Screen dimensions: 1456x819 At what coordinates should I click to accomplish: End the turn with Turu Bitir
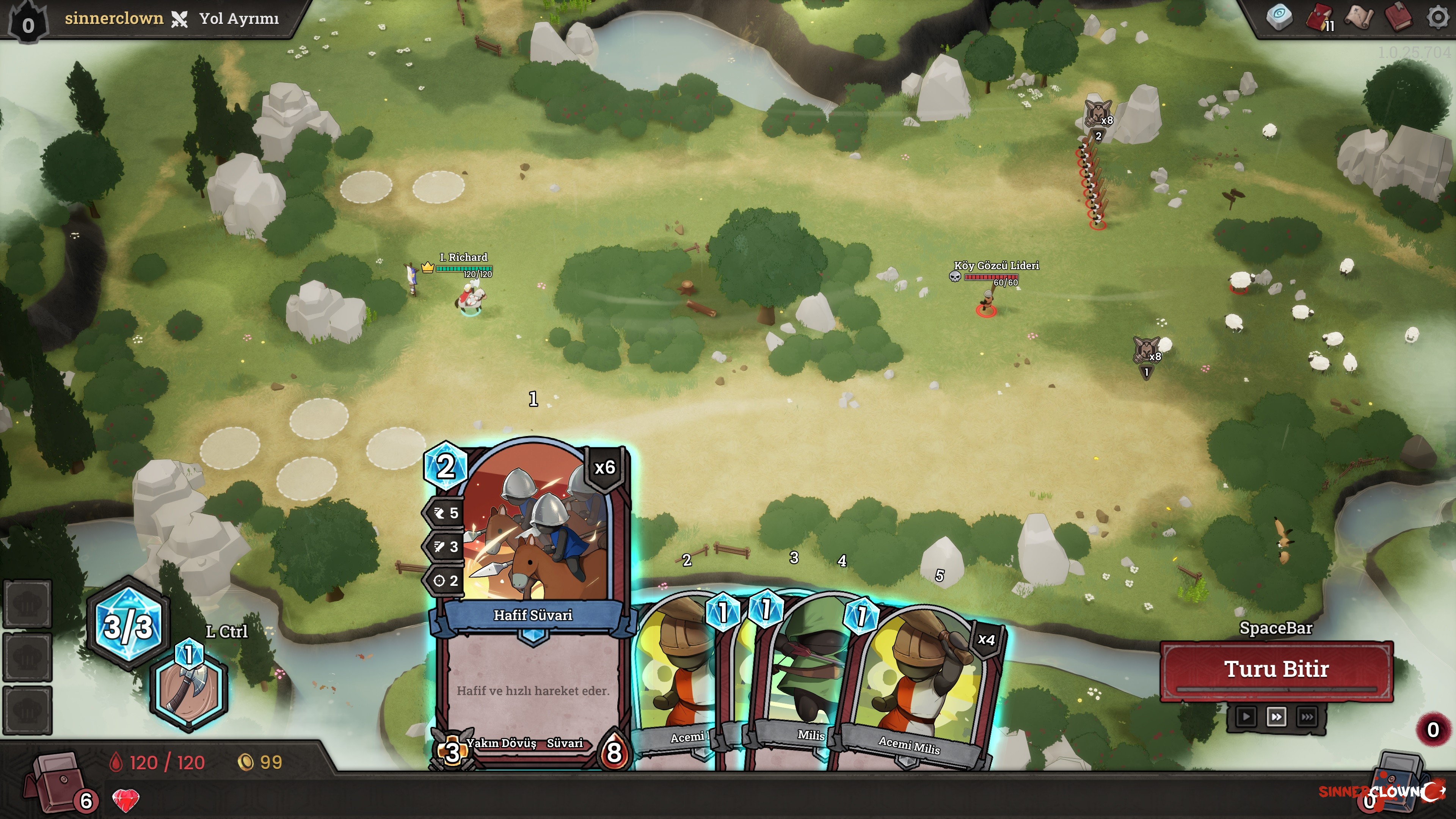(1276, 670)
